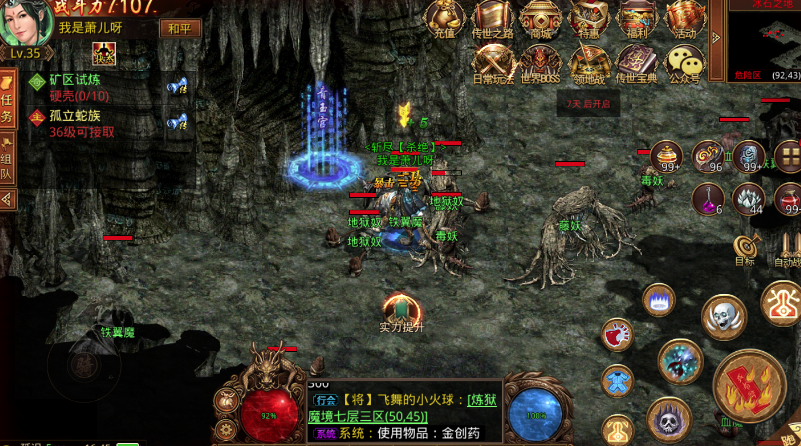Toggle the 和平 attack mode button
Screen dimensions: 801x446
pos(180,28)
